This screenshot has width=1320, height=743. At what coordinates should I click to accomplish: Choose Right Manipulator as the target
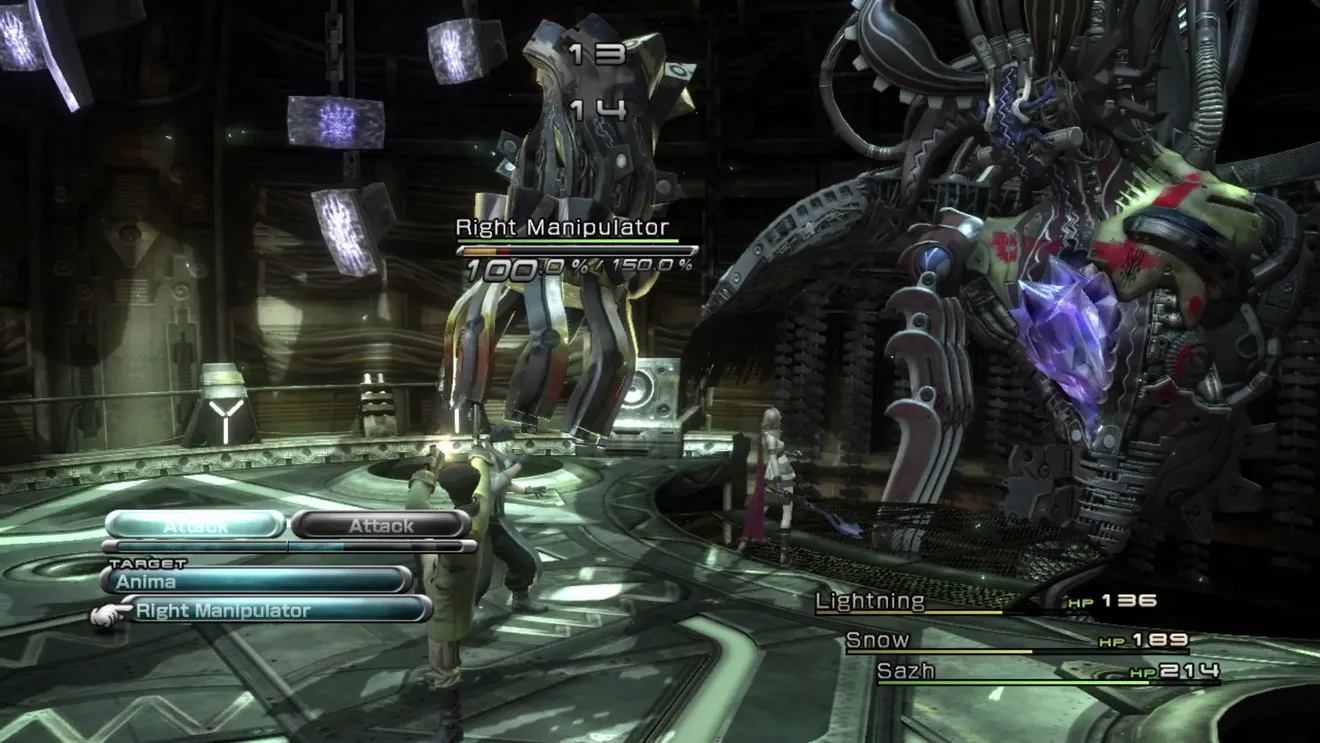coord(275,610)
